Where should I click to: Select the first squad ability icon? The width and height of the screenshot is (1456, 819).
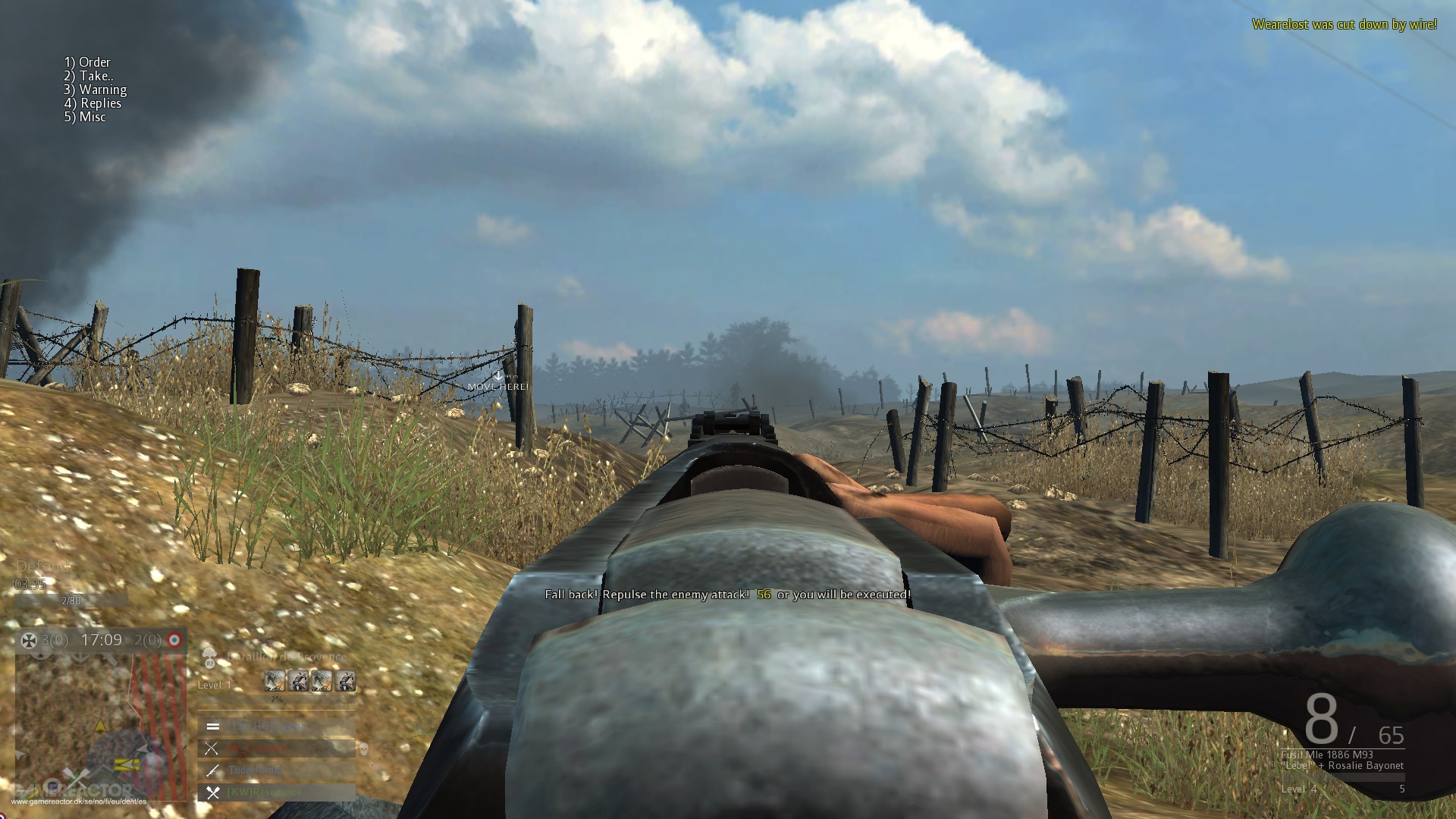click(x=275, y=681)
